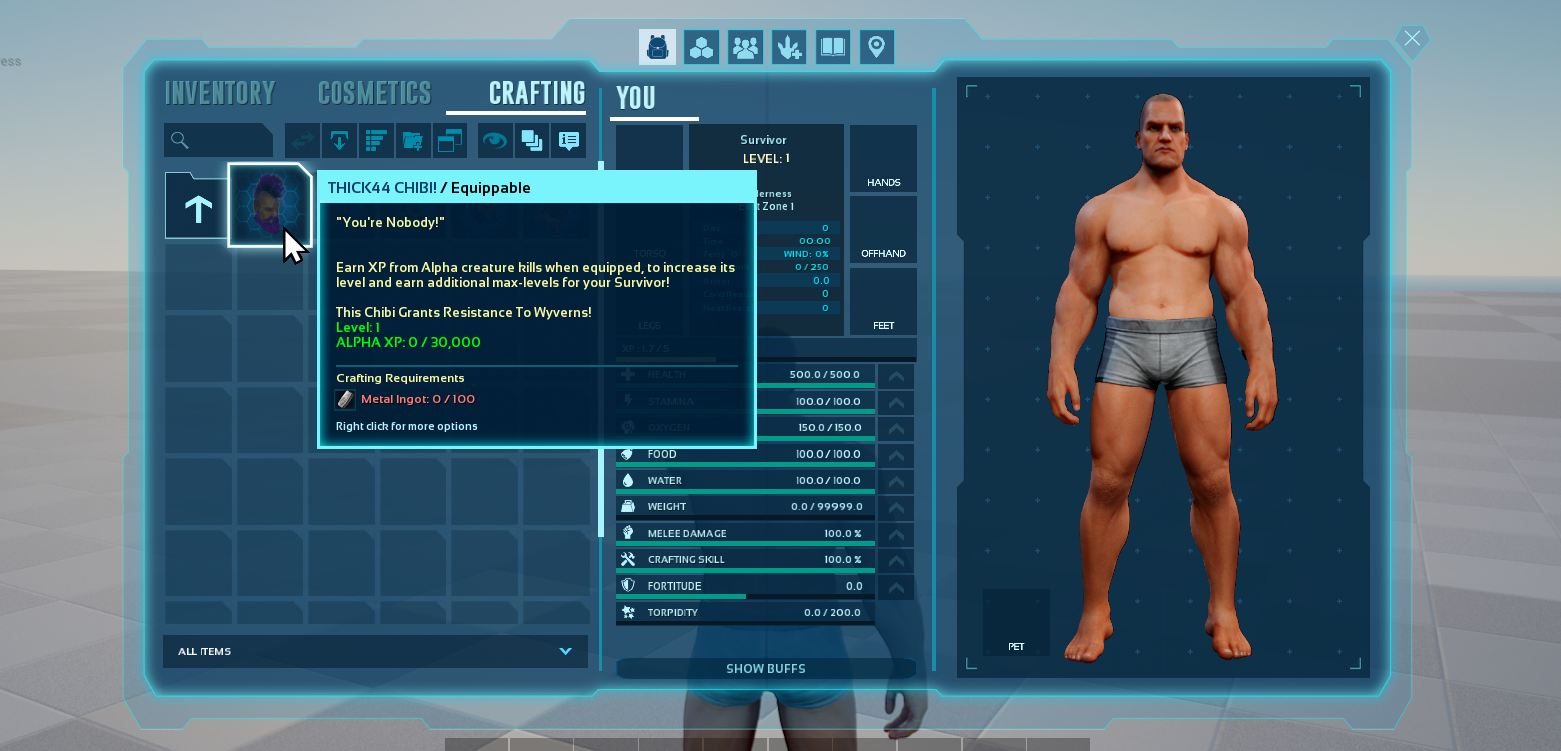Viewport: 1561px width, 751px height.
Task: Open the dino footprint screen
Action: 789,47
